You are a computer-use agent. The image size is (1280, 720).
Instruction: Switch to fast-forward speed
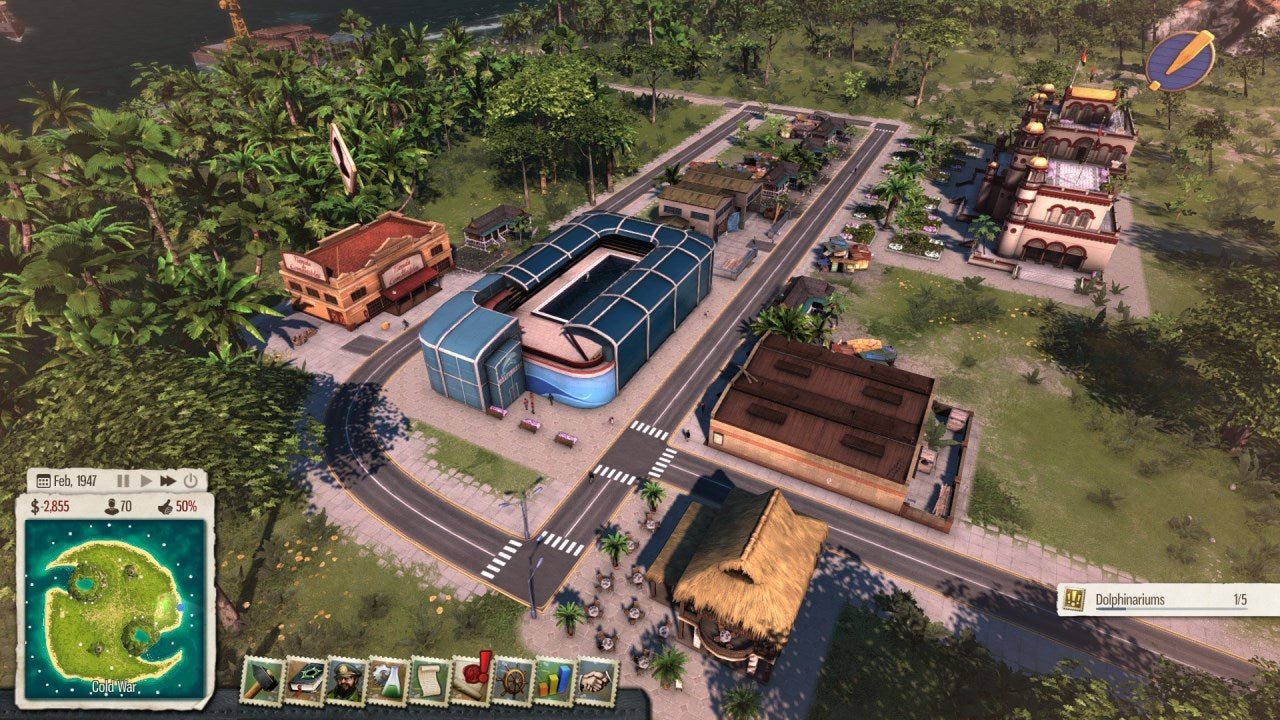(x=168, y=481)
